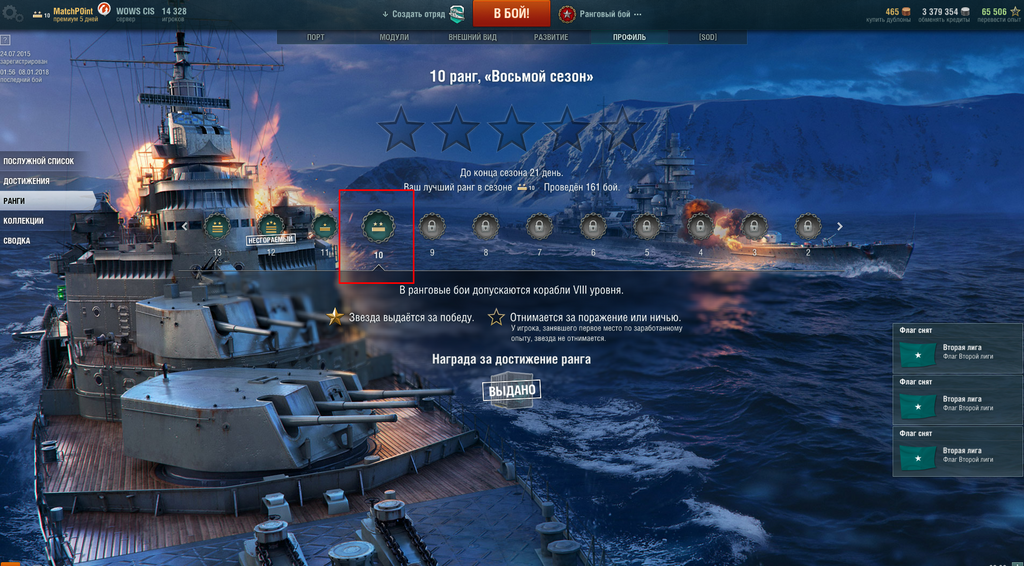This screenshot has width=1024, height=566.
Task: Select the РАЗВИТИЕ tab
Action: pyautogui.click(x=550, y=37)
